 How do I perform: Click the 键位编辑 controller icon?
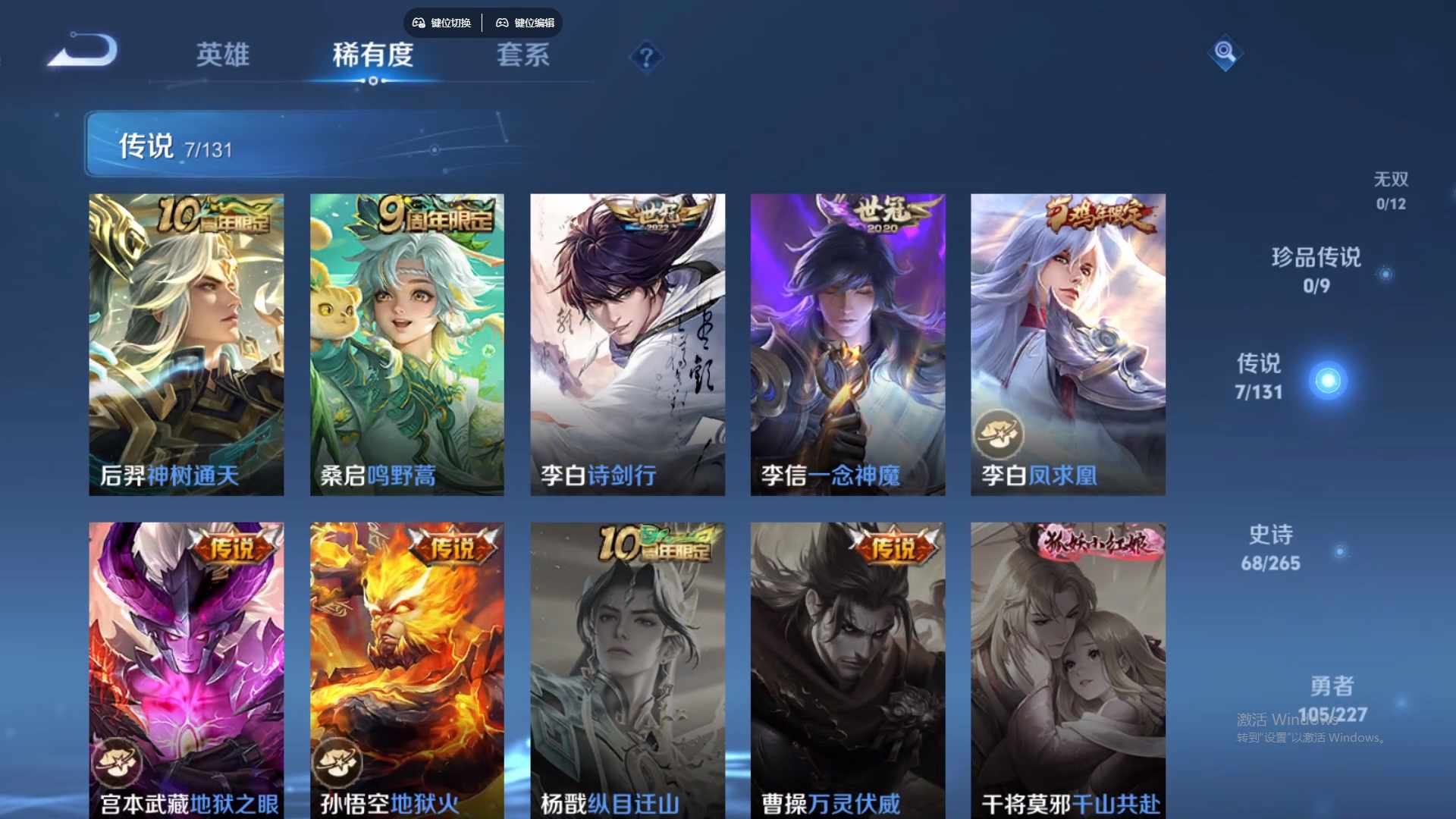(x=502, y=23)
